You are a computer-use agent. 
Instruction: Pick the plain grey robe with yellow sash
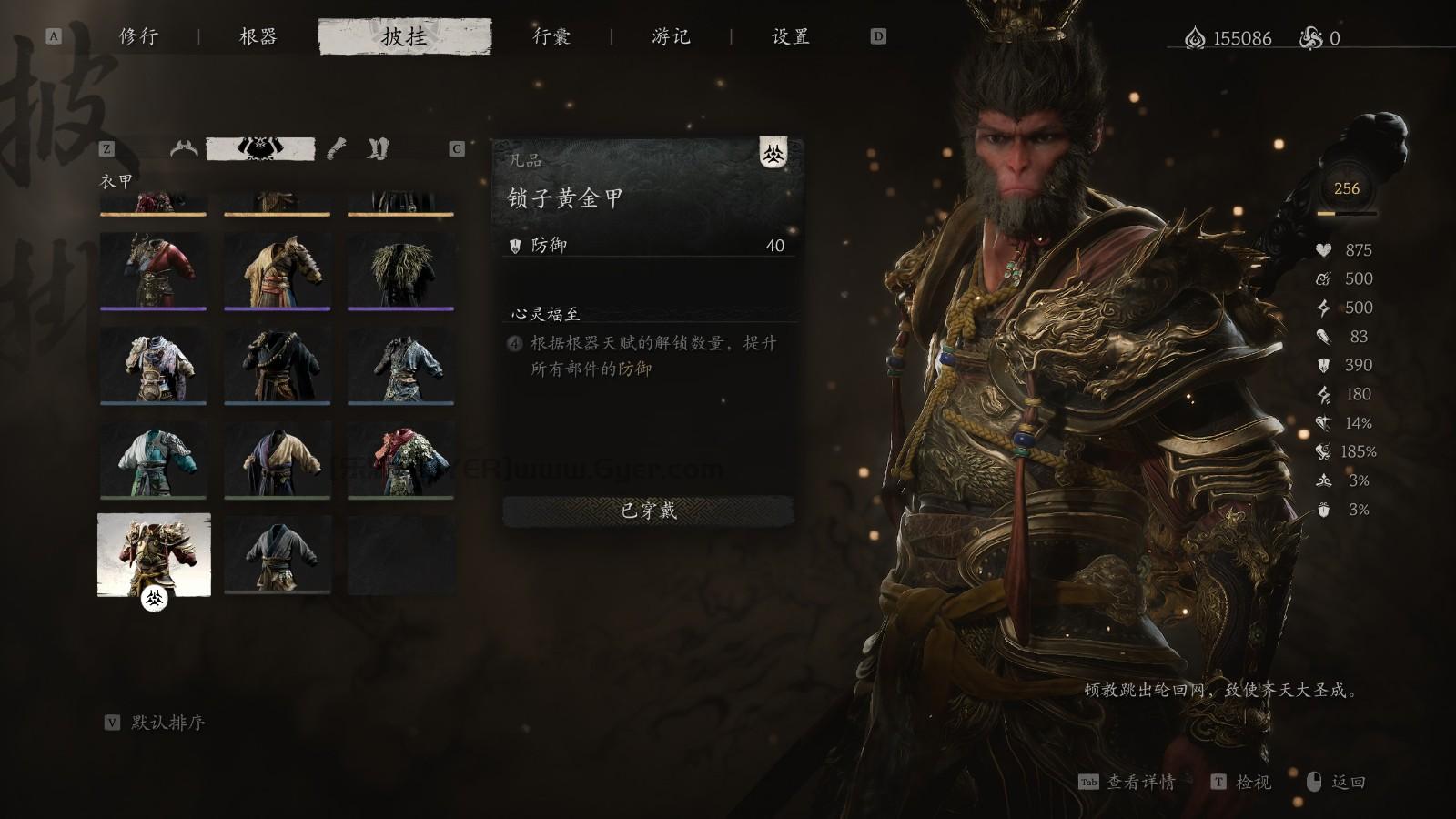coord(278,554)
